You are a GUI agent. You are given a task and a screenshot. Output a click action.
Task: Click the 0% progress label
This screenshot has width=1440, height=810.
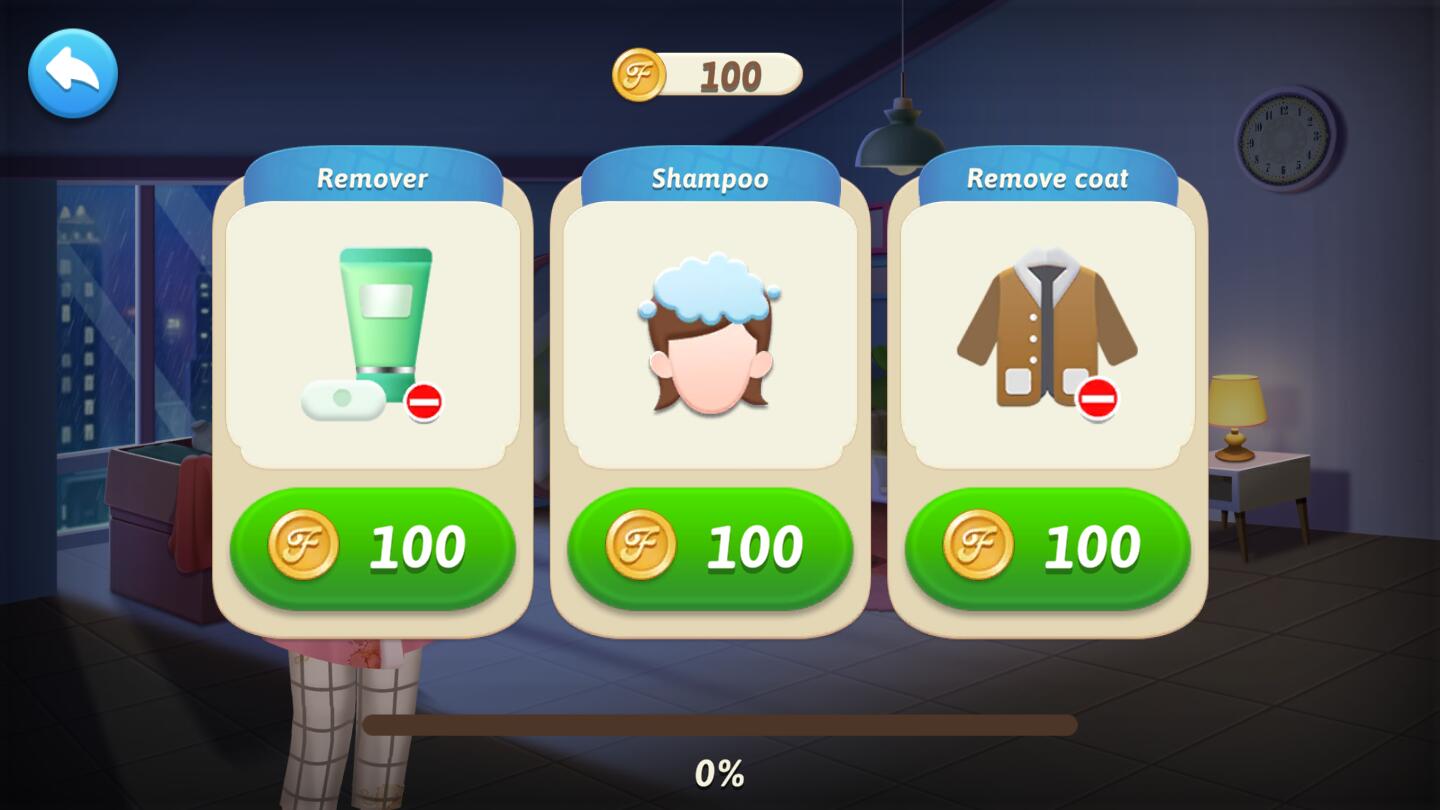pyautogui.click(x=719, y=771)
